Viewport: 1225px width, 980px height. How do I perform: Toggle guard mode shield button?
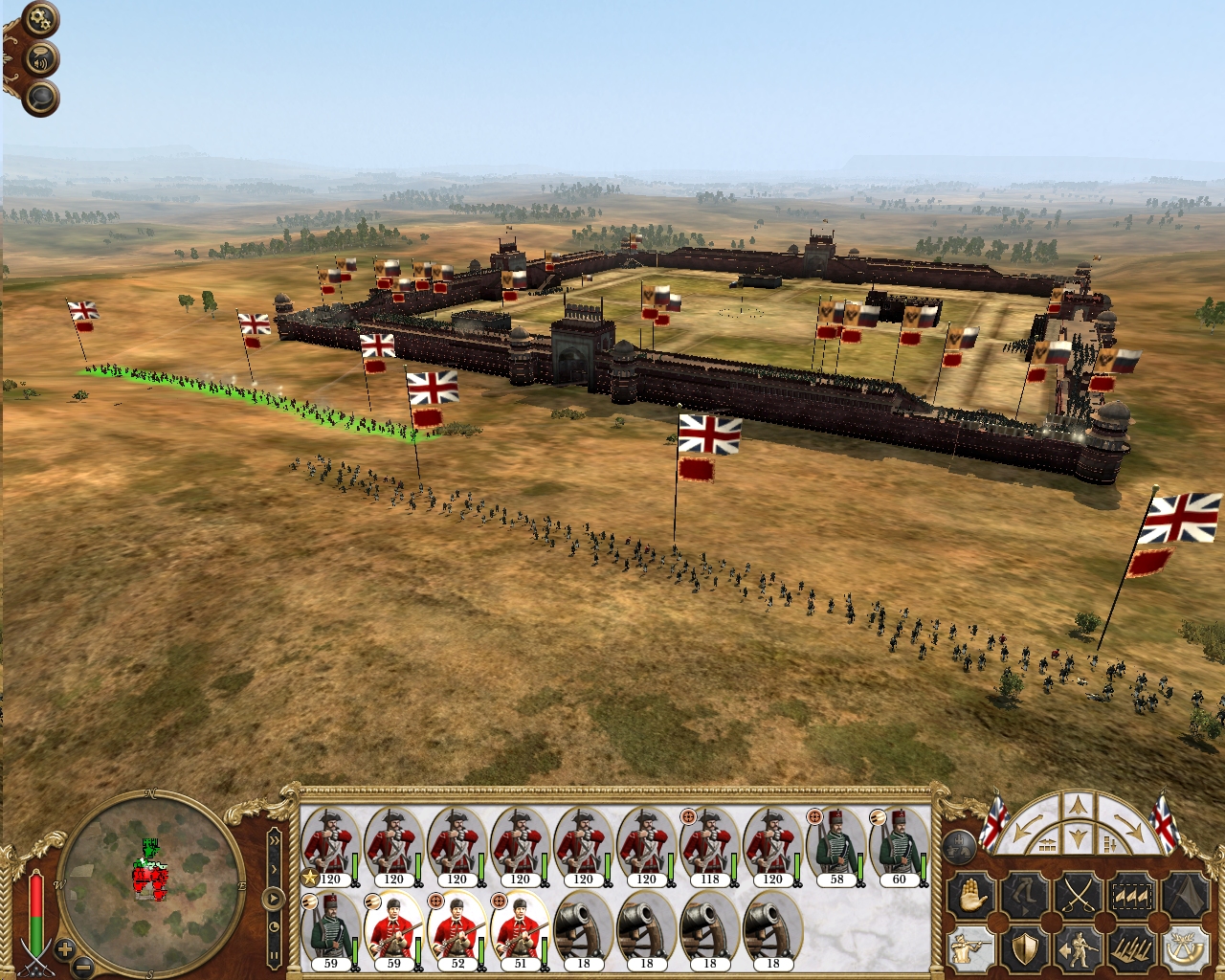(1024, 948)
